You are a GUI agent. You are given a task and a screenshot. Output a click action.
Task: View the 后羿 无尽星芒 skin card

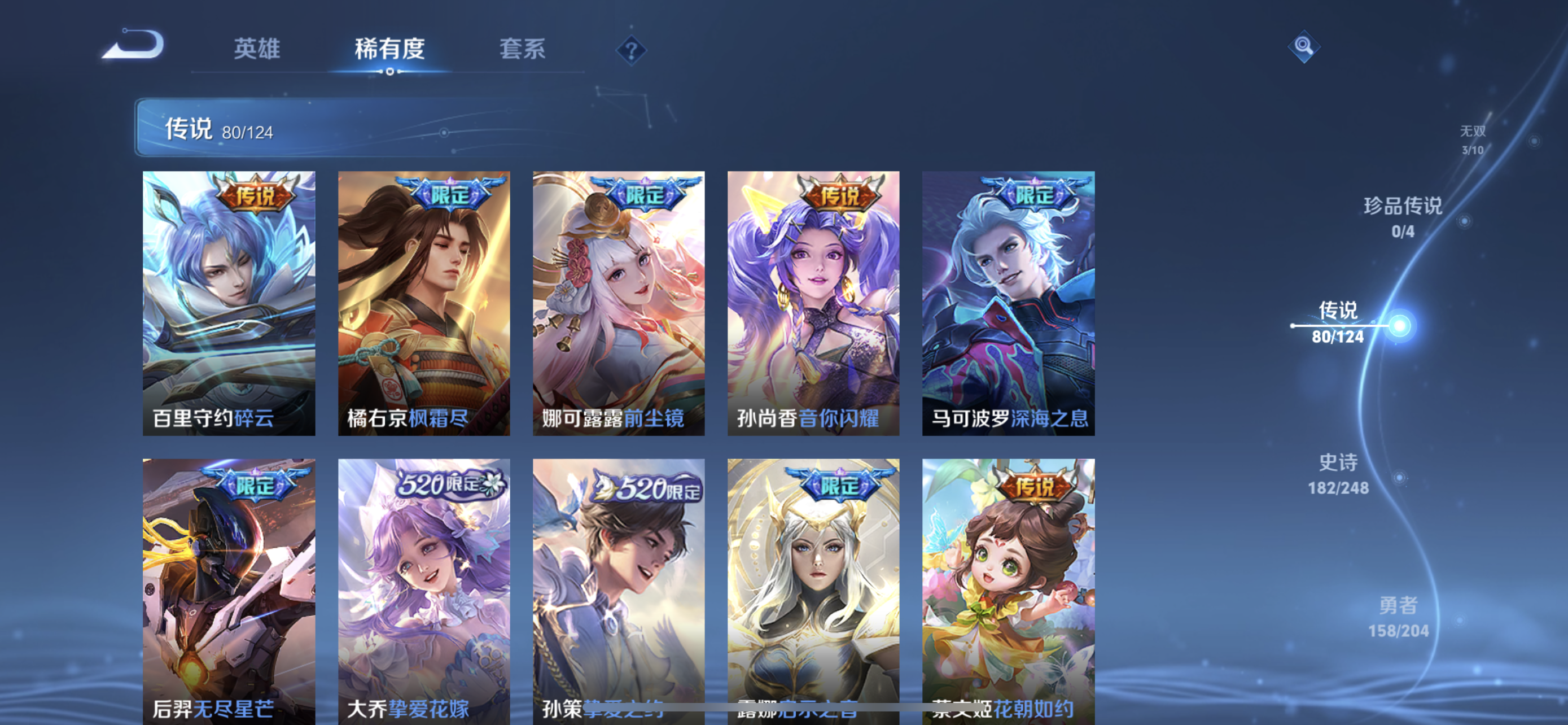click(x=229, y=591)
